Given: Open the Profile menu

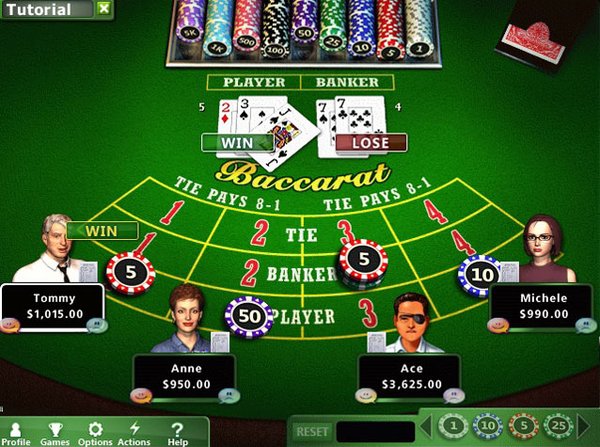Looking at the screenshot, I should [17, 432].
